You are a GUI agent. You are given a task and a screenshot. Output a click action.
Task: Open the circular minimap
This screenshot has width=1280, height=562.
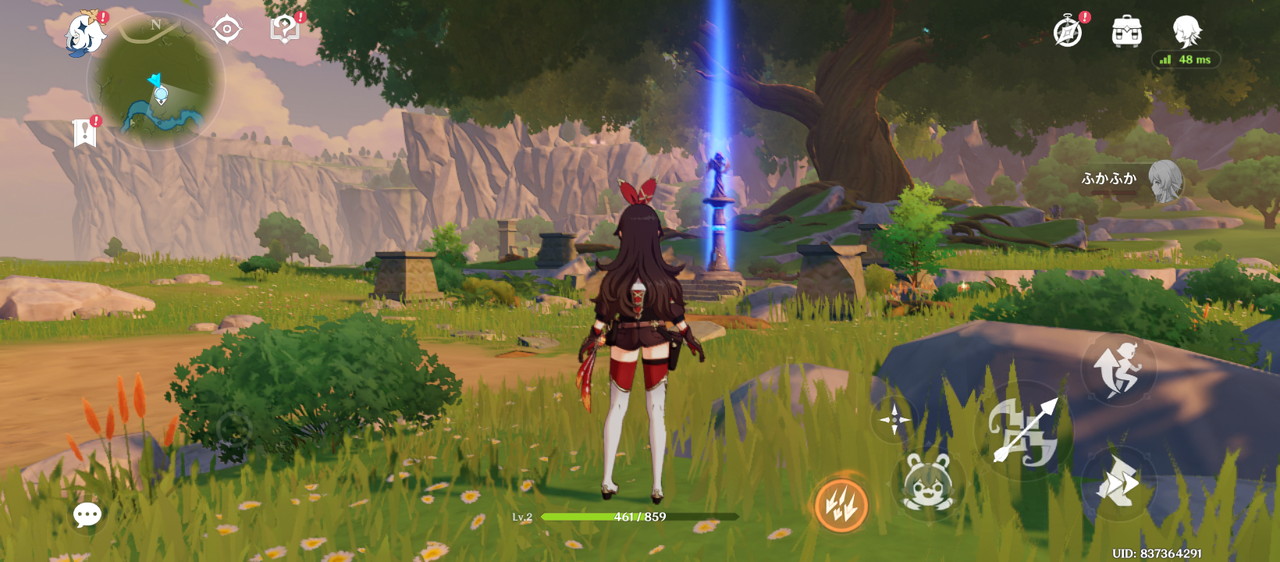pos(155,84)
